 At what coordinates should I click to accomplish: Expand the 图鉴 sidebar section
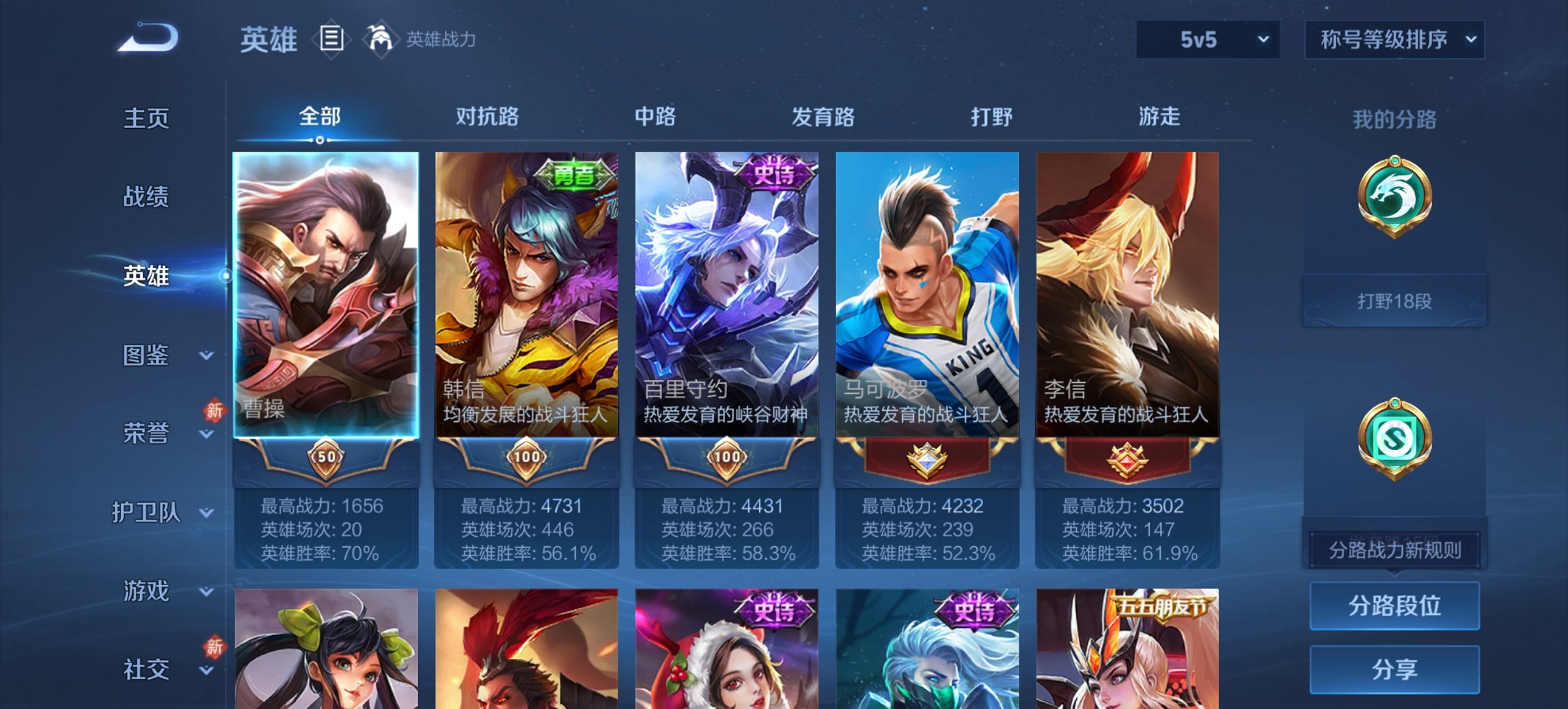point(152,356)
